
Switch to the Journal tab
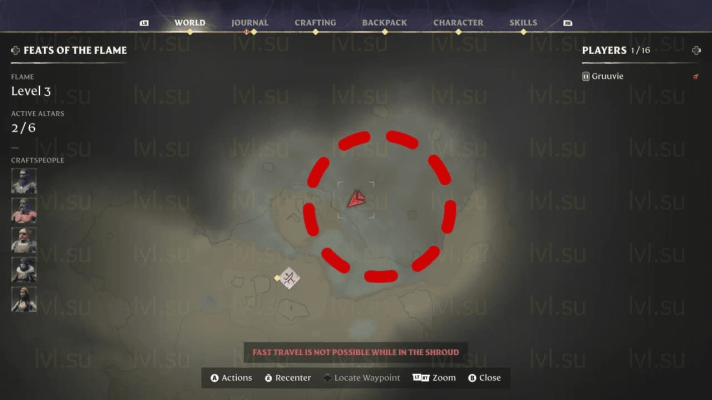249,22
